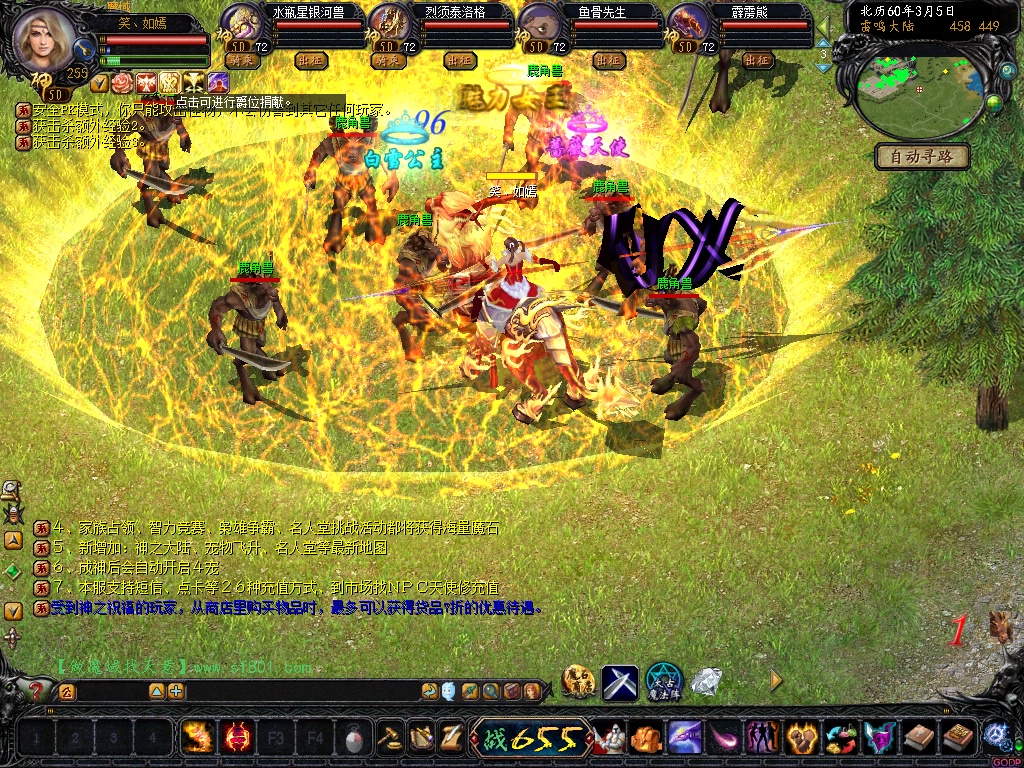Open the world globe icon beside minimap
The height and width of the screenshot is (768, 1024).
[x=993, y=102]
